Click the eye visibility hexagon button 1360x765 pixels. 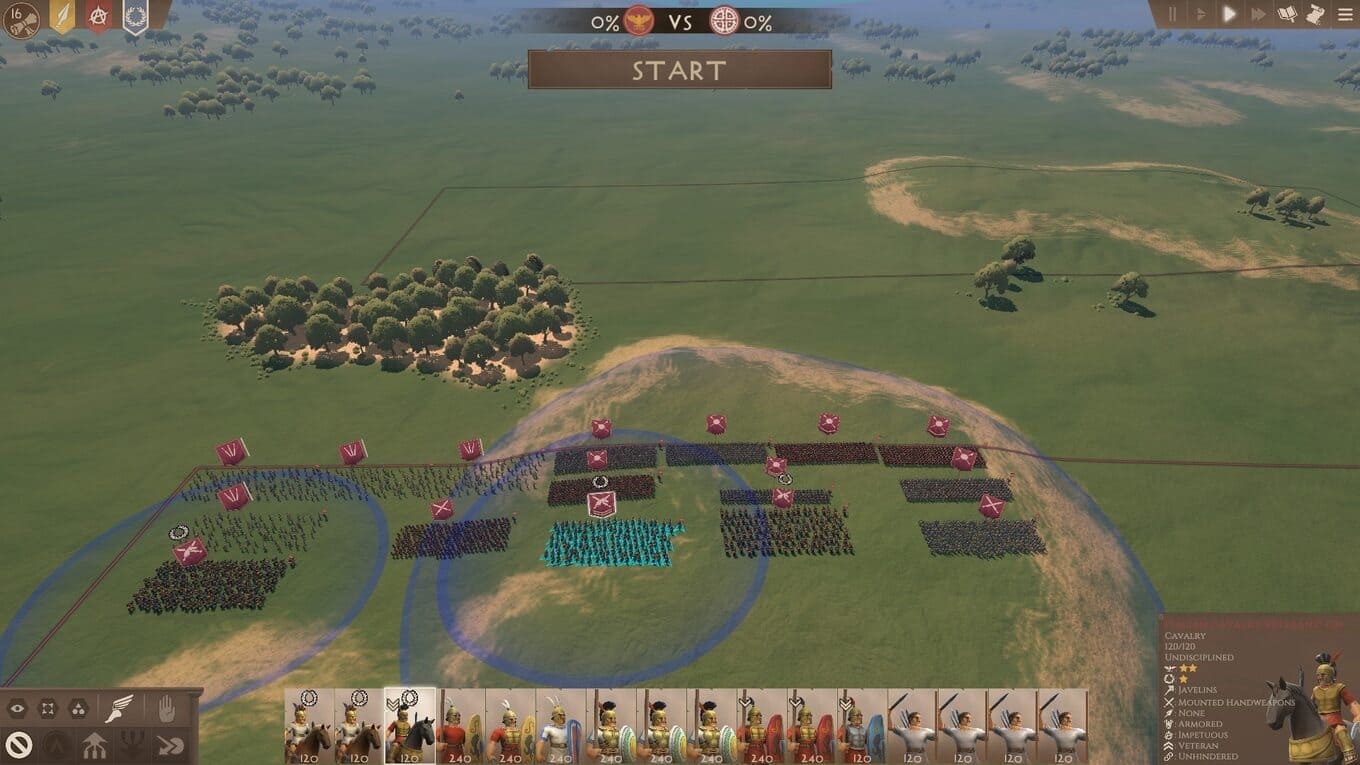[17, 709]
